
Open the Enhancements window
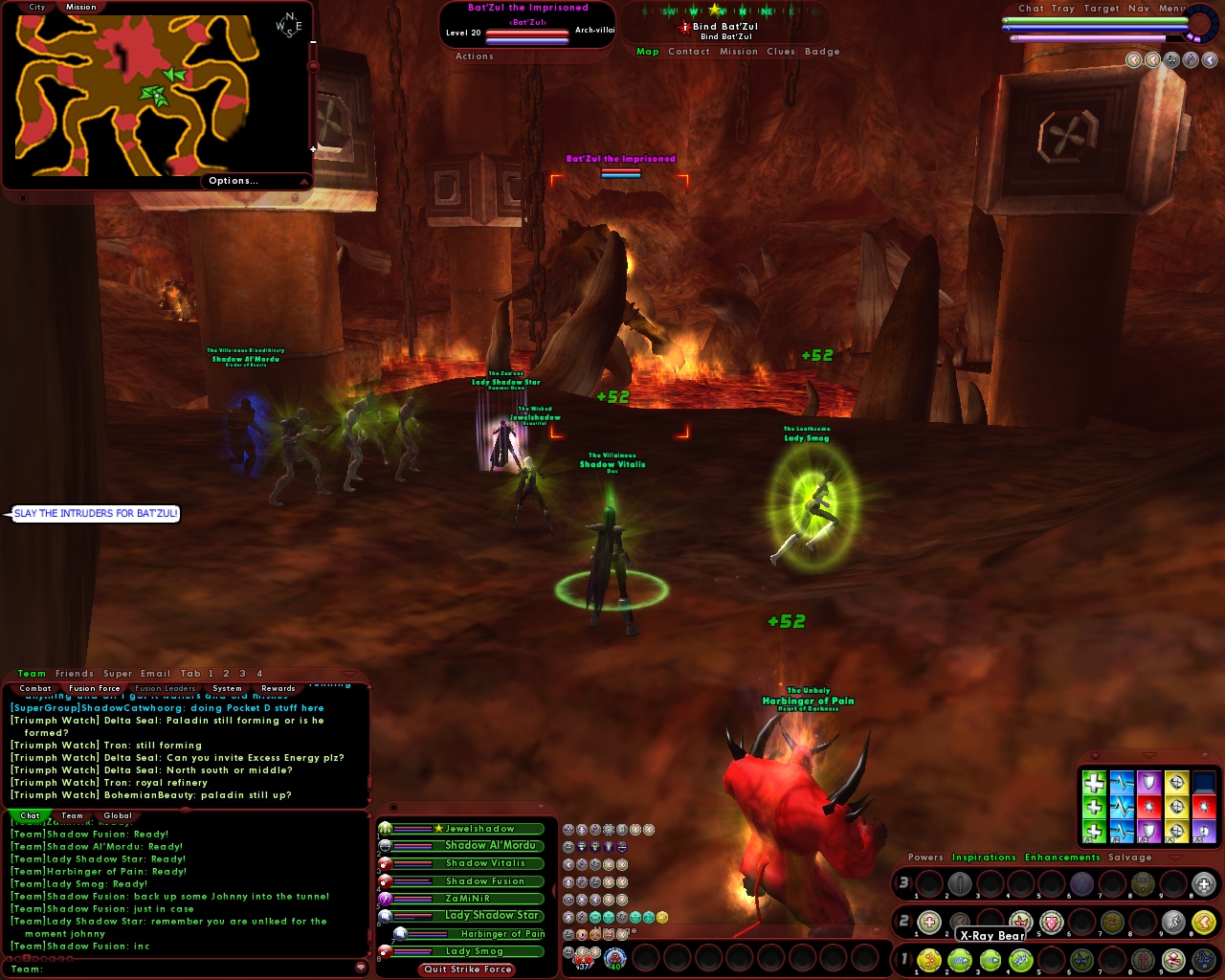click(x=1062, y=857)
